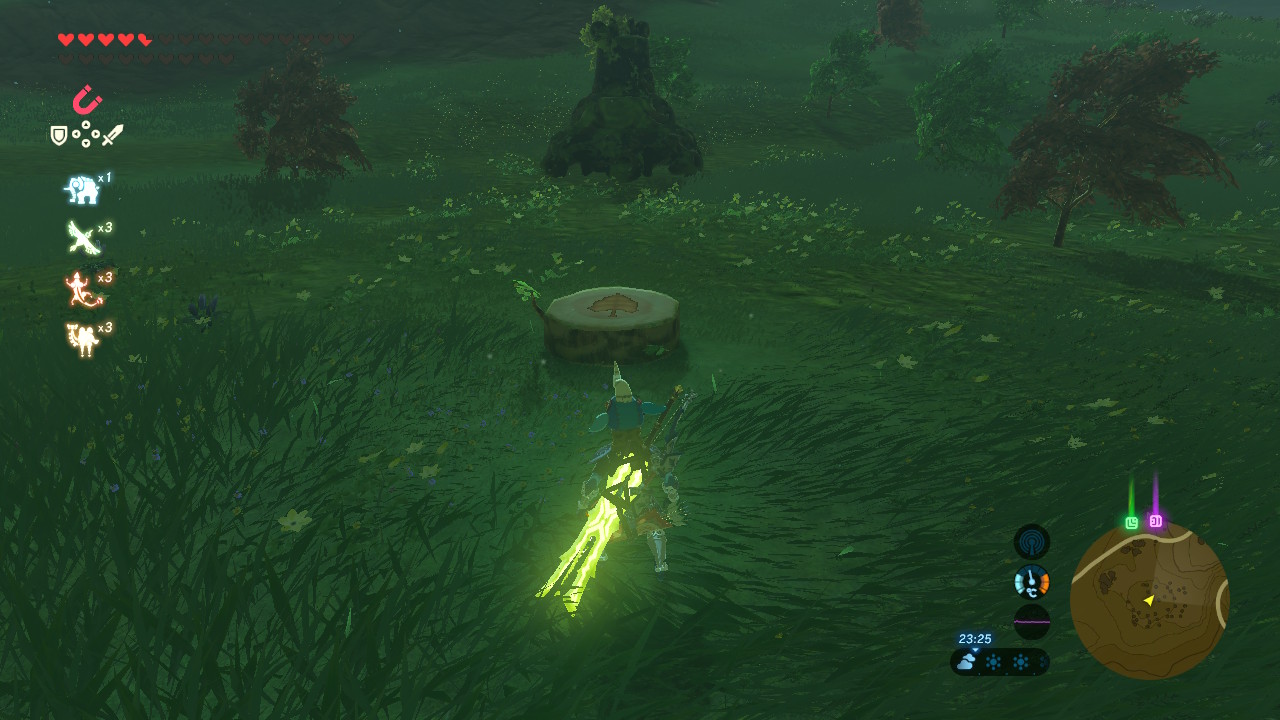Image resolution: width=1280 pixels, height=720 pixels.
Task: Open the circular minimap
Action: pyautogui.click(x=1149, y=599)
